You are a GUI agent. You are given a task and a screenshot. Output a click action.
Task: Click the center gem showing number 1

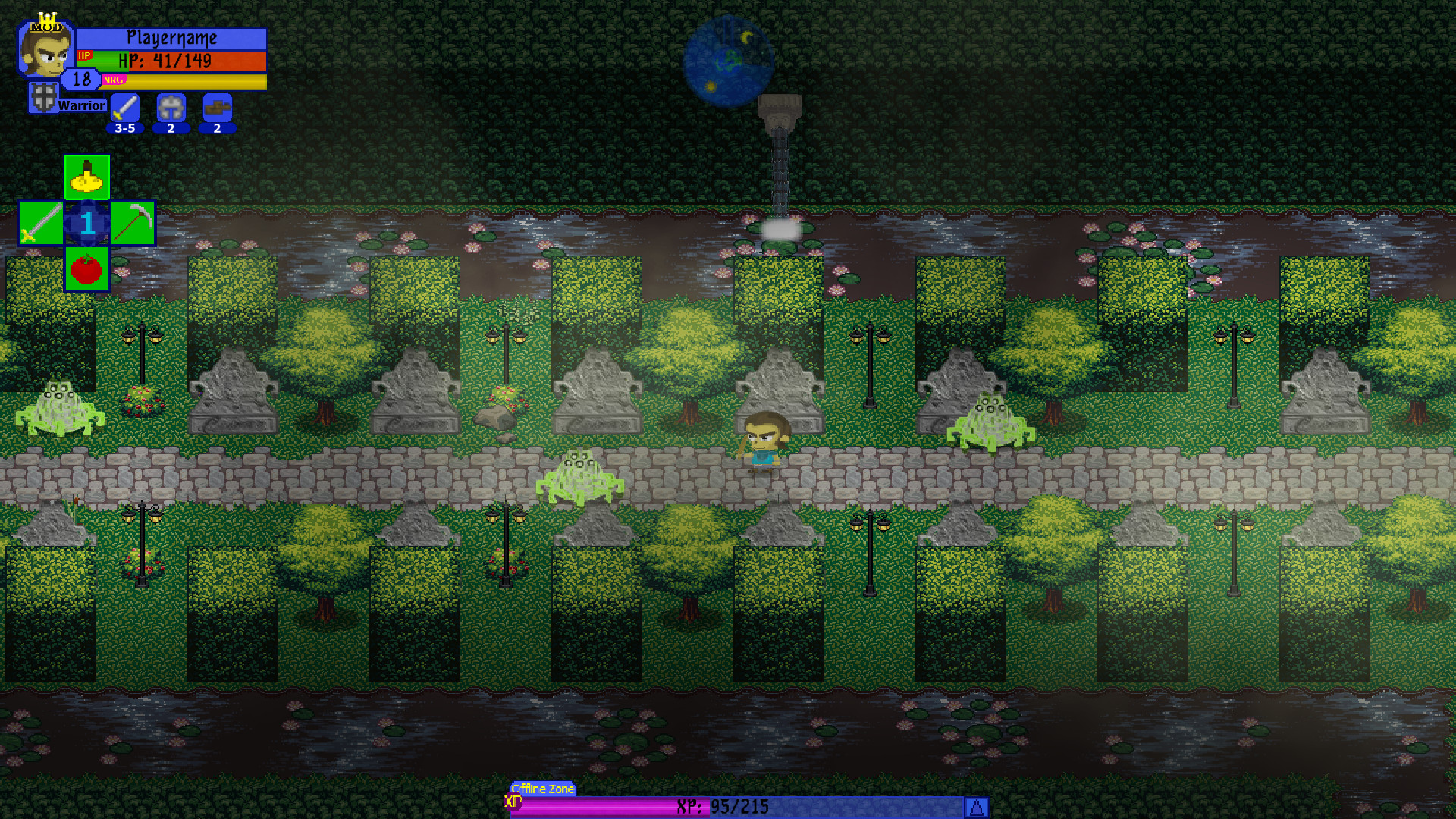point(86,222)
